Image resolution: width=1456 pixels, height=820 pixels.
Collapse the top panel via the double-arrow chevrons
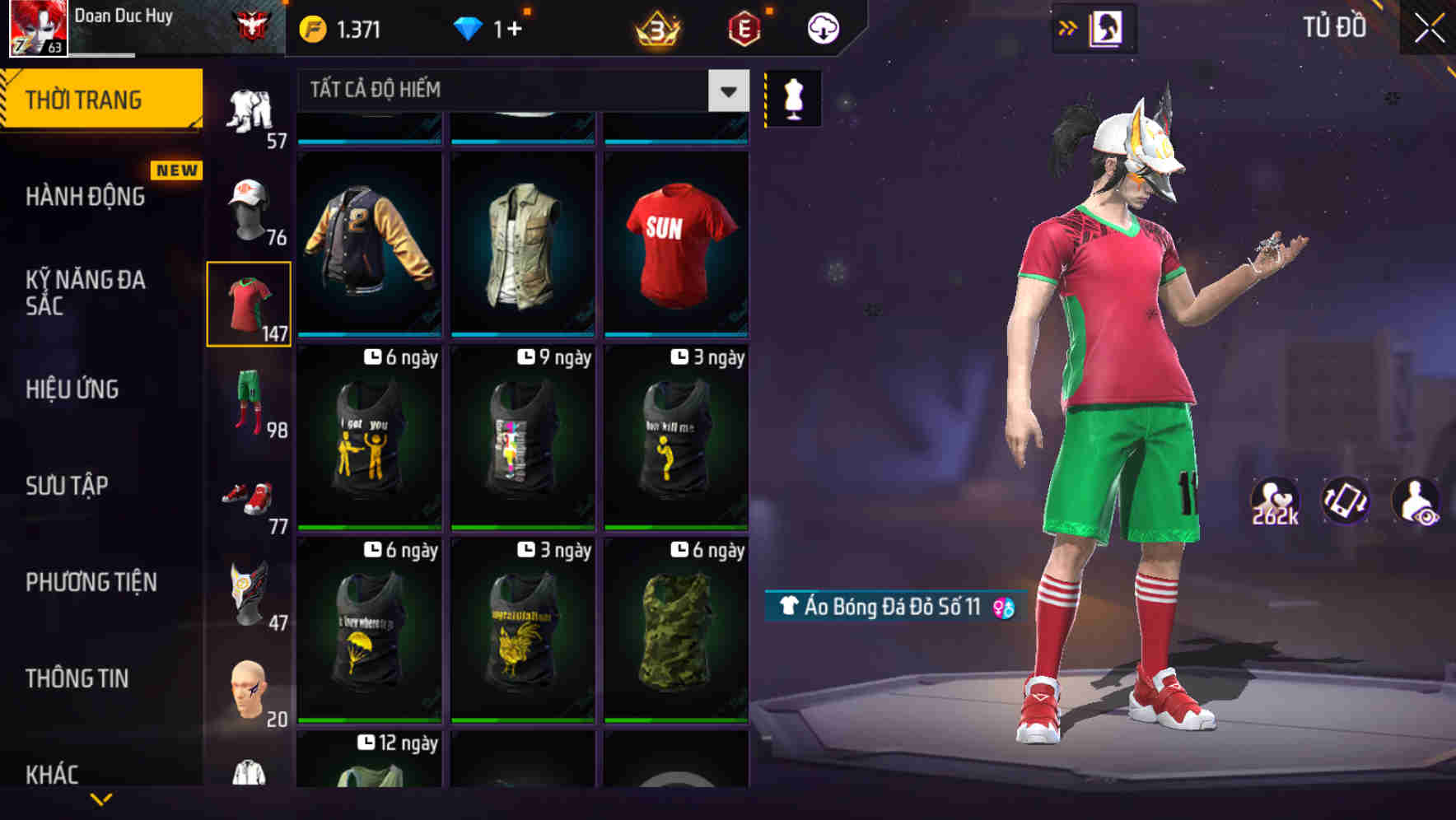(x=1069, y=26)
